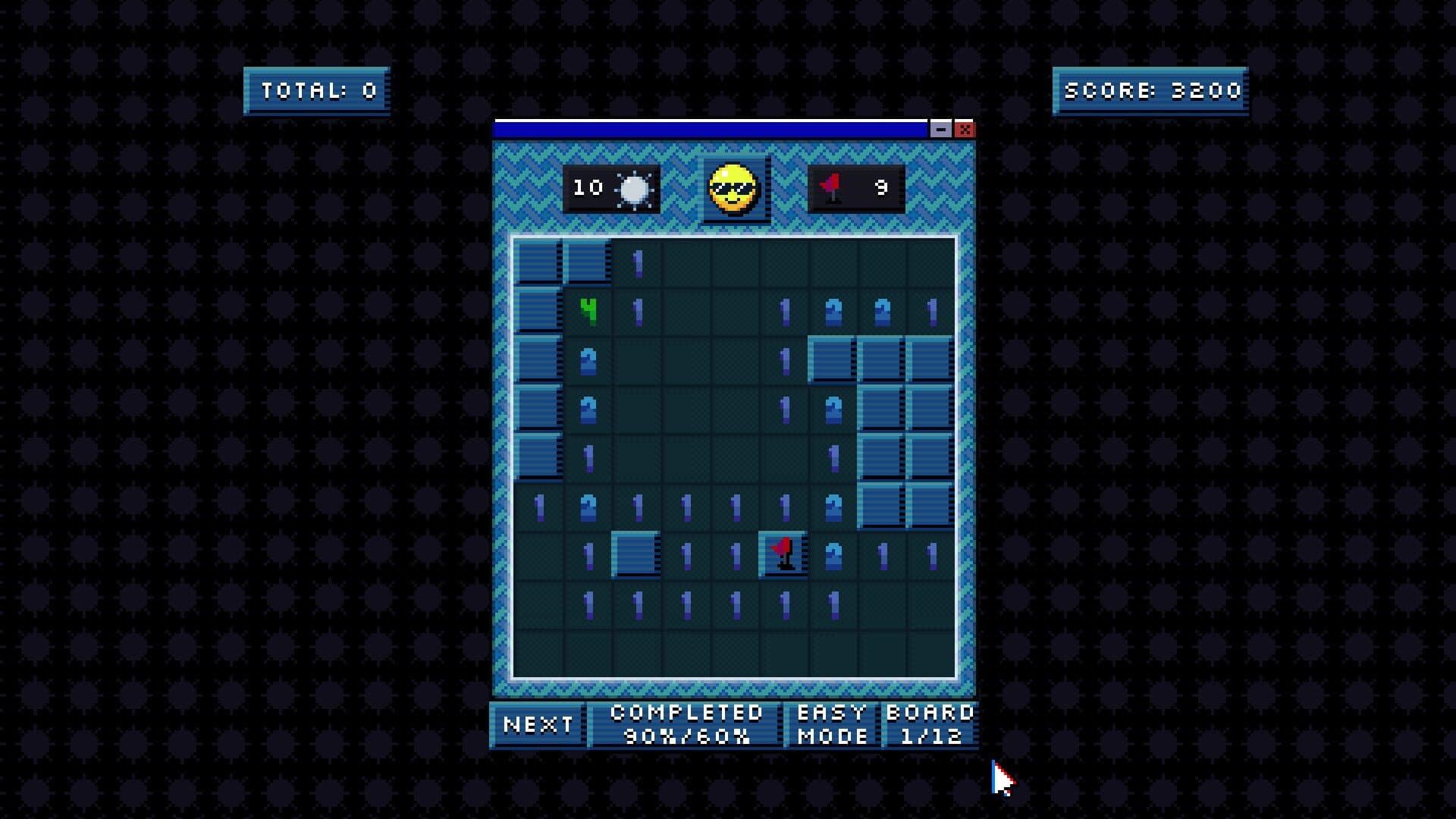Click the red flagged tile on the board
1456x819 pixels.
pyautogui.click(x=783, y=555)
